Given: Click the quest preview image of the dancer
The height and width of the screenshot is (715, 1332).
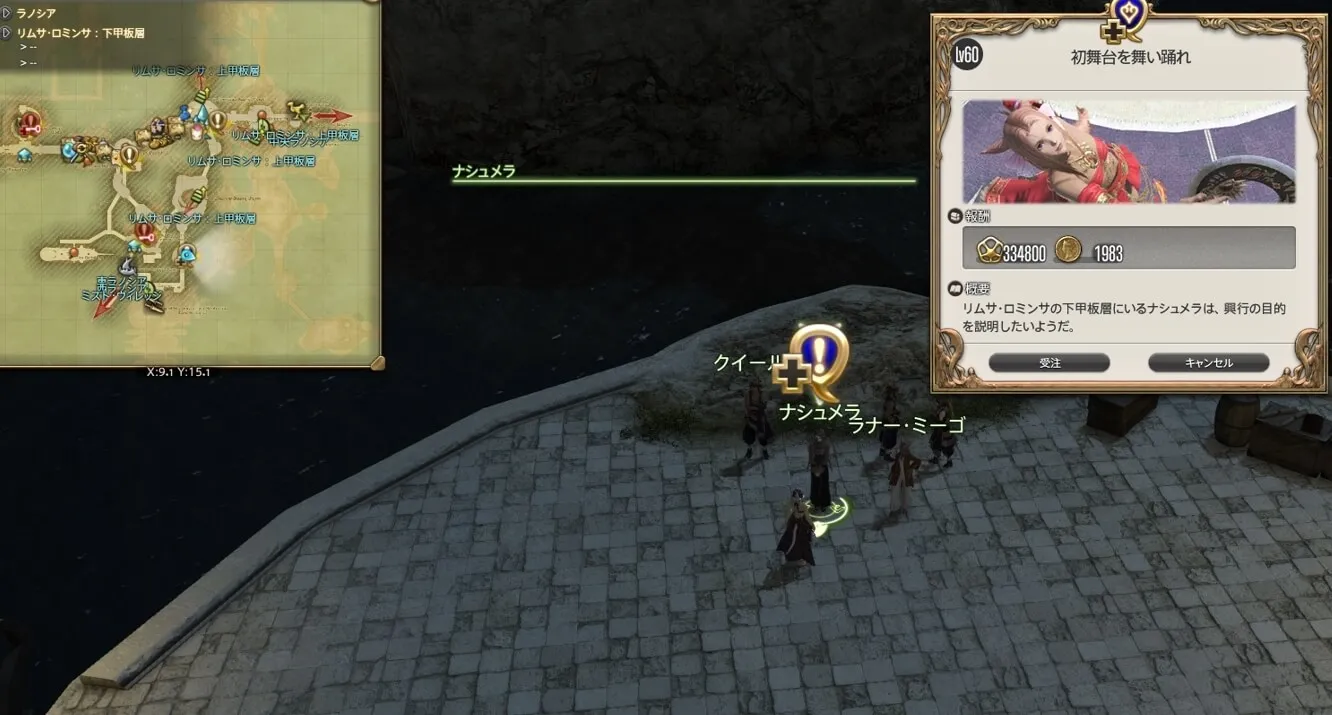Looking at the screenshot, I should click(x=1129, y=152).
